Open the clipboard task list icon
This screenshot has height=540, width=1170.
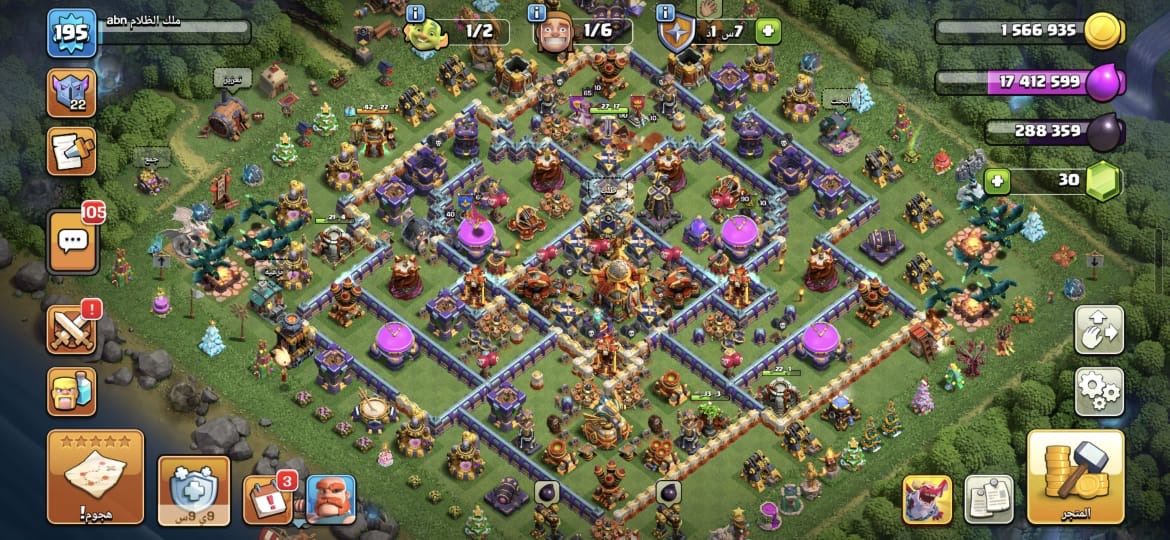click(988, 499)
